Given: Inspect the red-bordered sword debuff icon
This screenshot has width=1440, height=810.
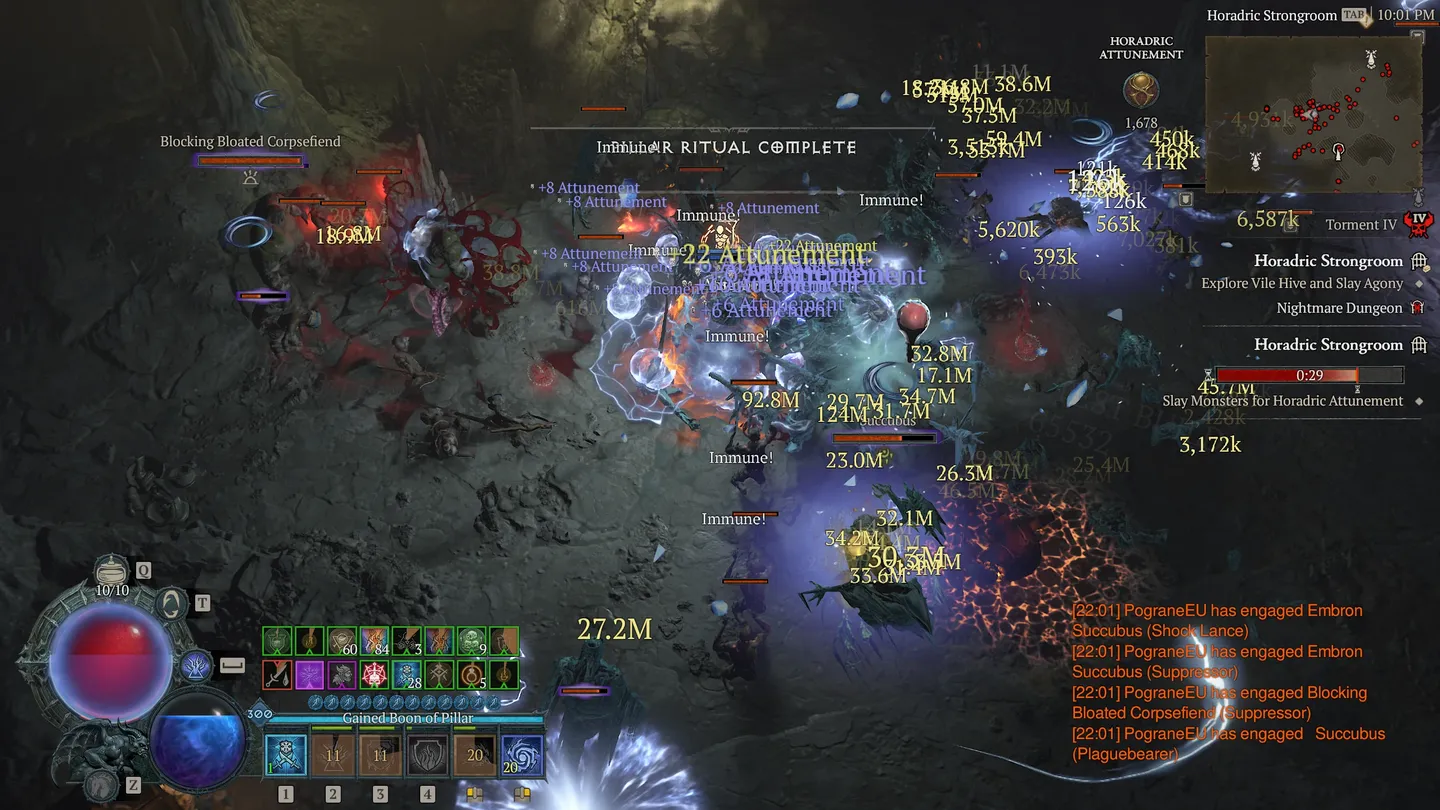Looking at the screenshot, I should 277,674.
